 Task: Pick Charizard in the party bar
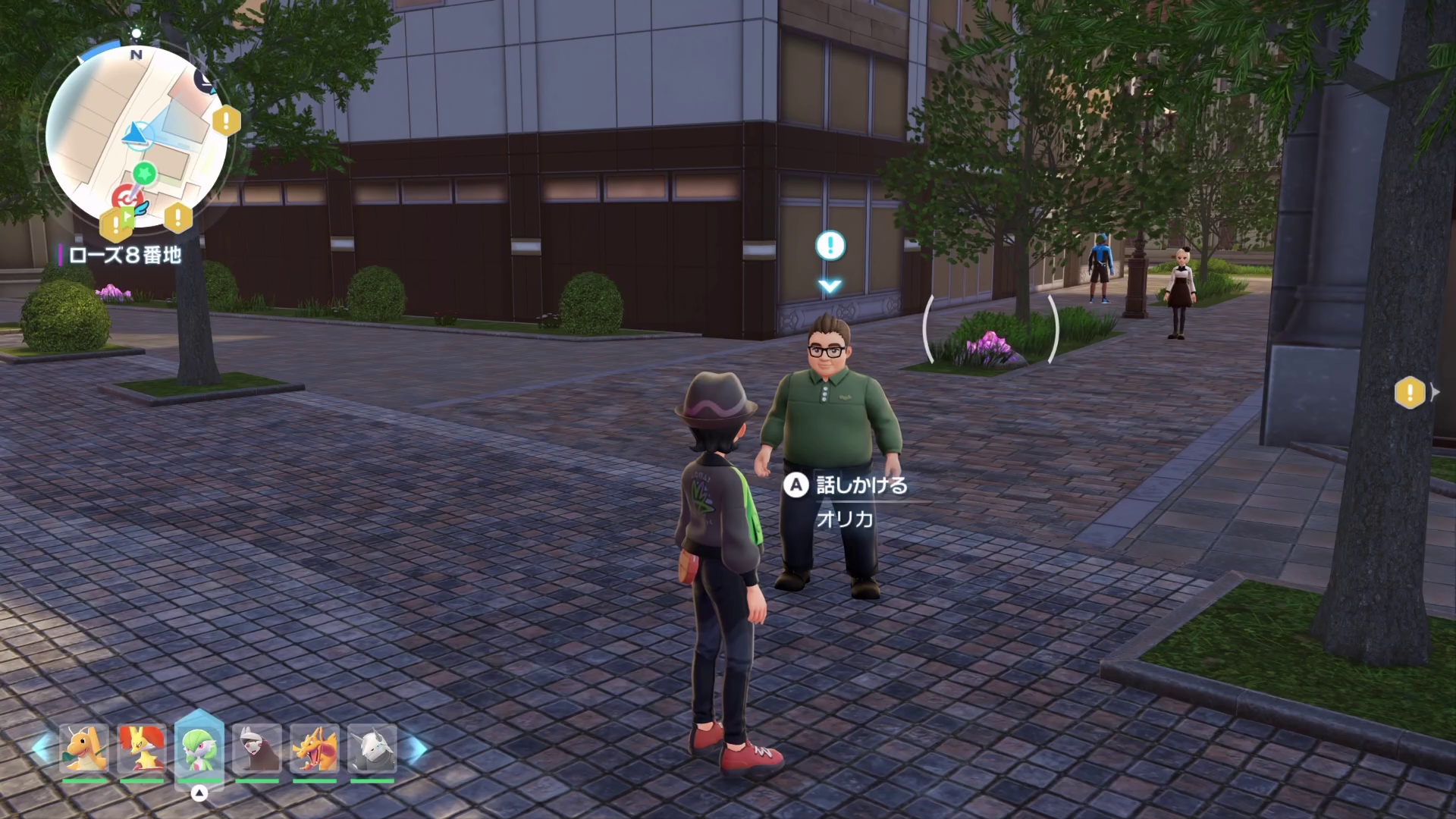pyautogui.click(x=315, y=748)
